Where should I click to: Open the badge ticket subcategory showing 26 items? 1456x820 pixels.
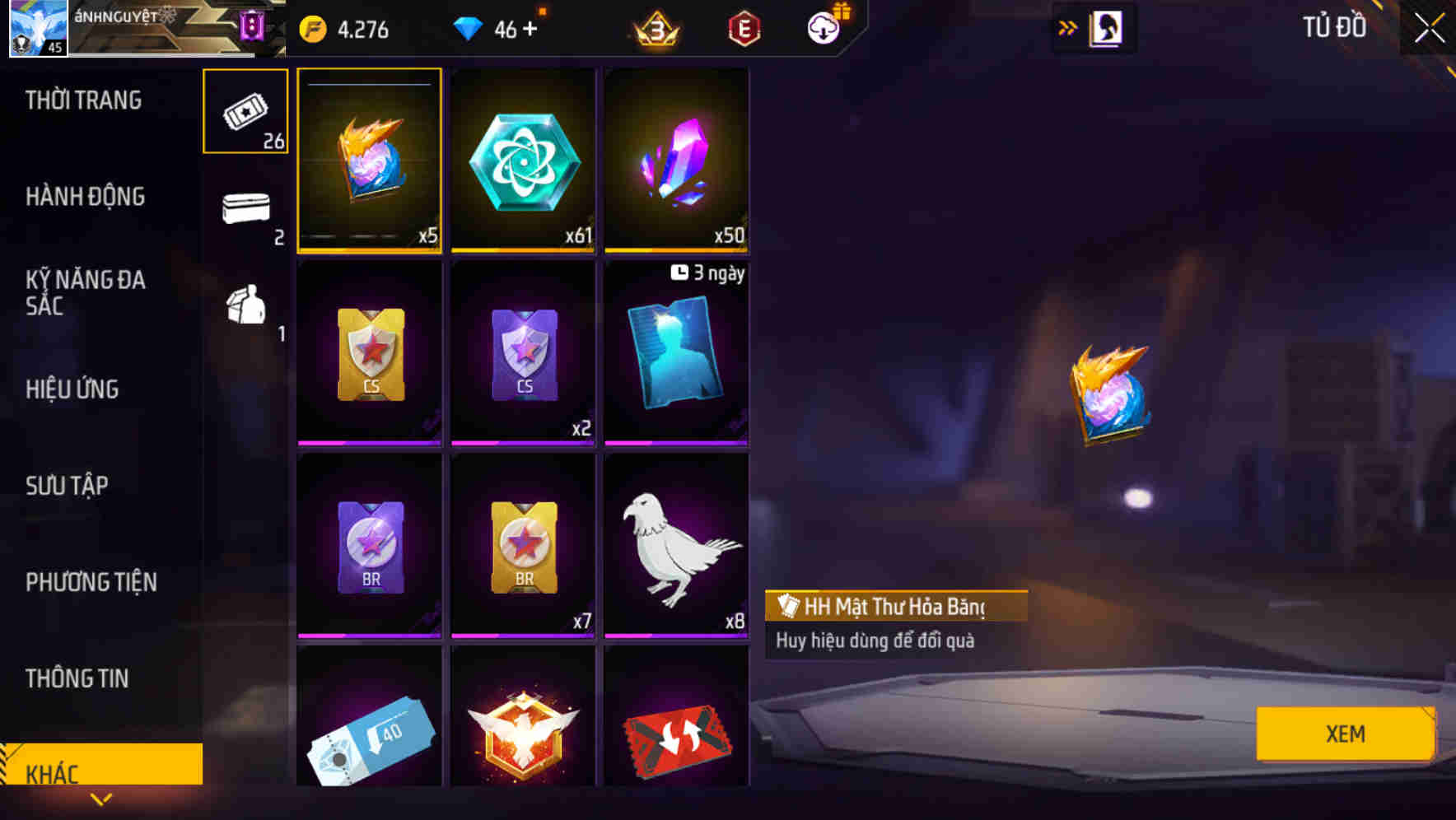tap(245, 110)
